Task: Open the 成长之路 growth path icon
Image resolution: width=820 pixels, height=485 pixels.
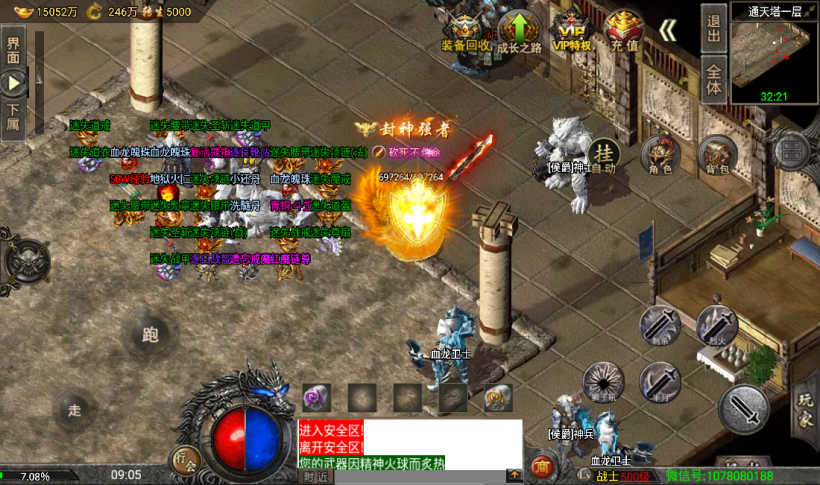Action: 519,32
